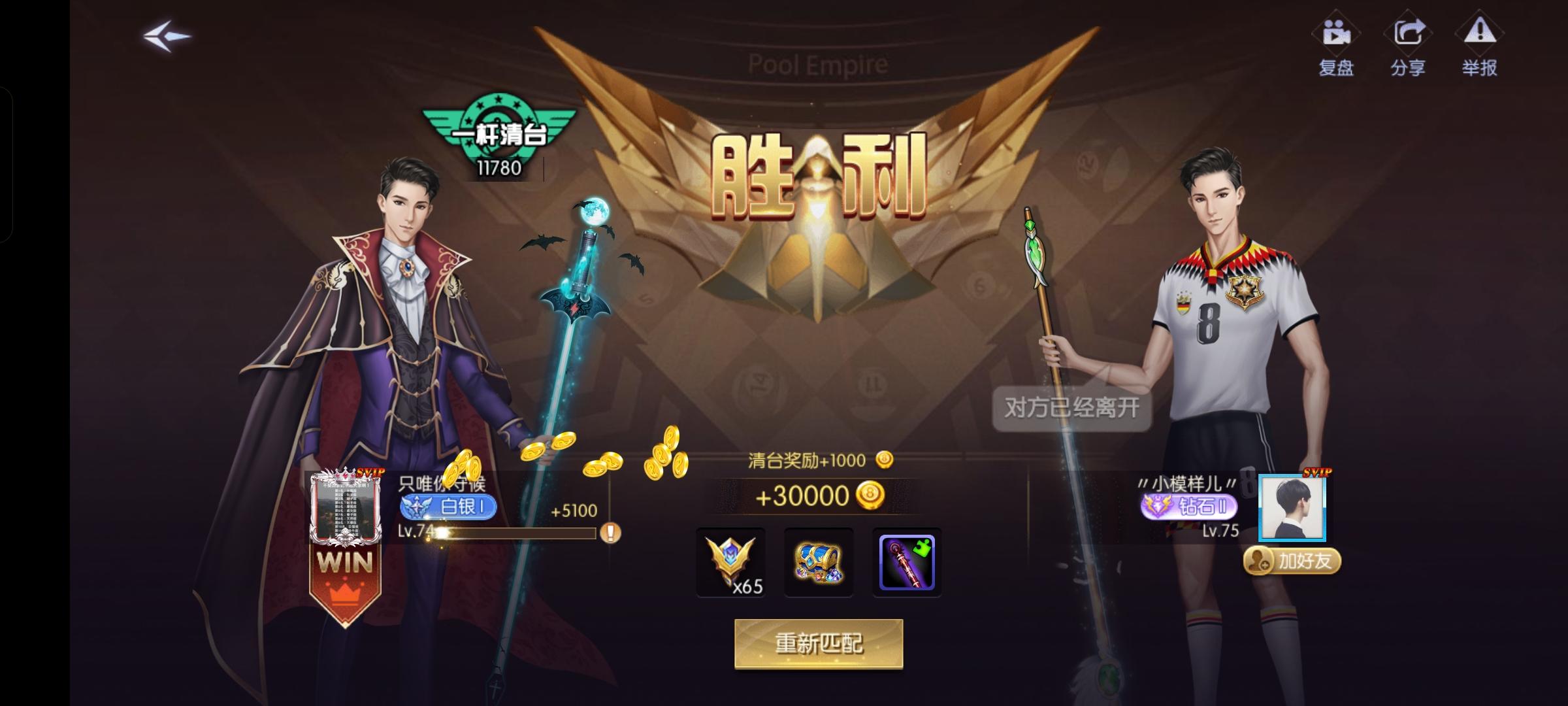Screen dimensions: 1568x706
Task: Tap the treasure chest reward icon
Action: (x=819, y=561)
